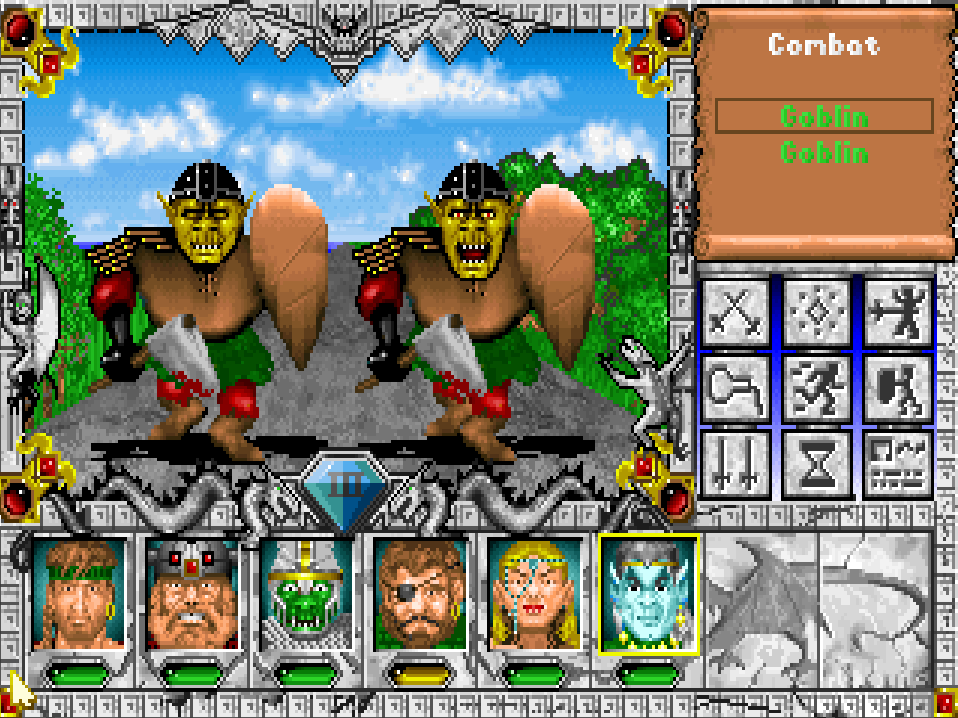Activate the use item flask icon

click(736, 388)
